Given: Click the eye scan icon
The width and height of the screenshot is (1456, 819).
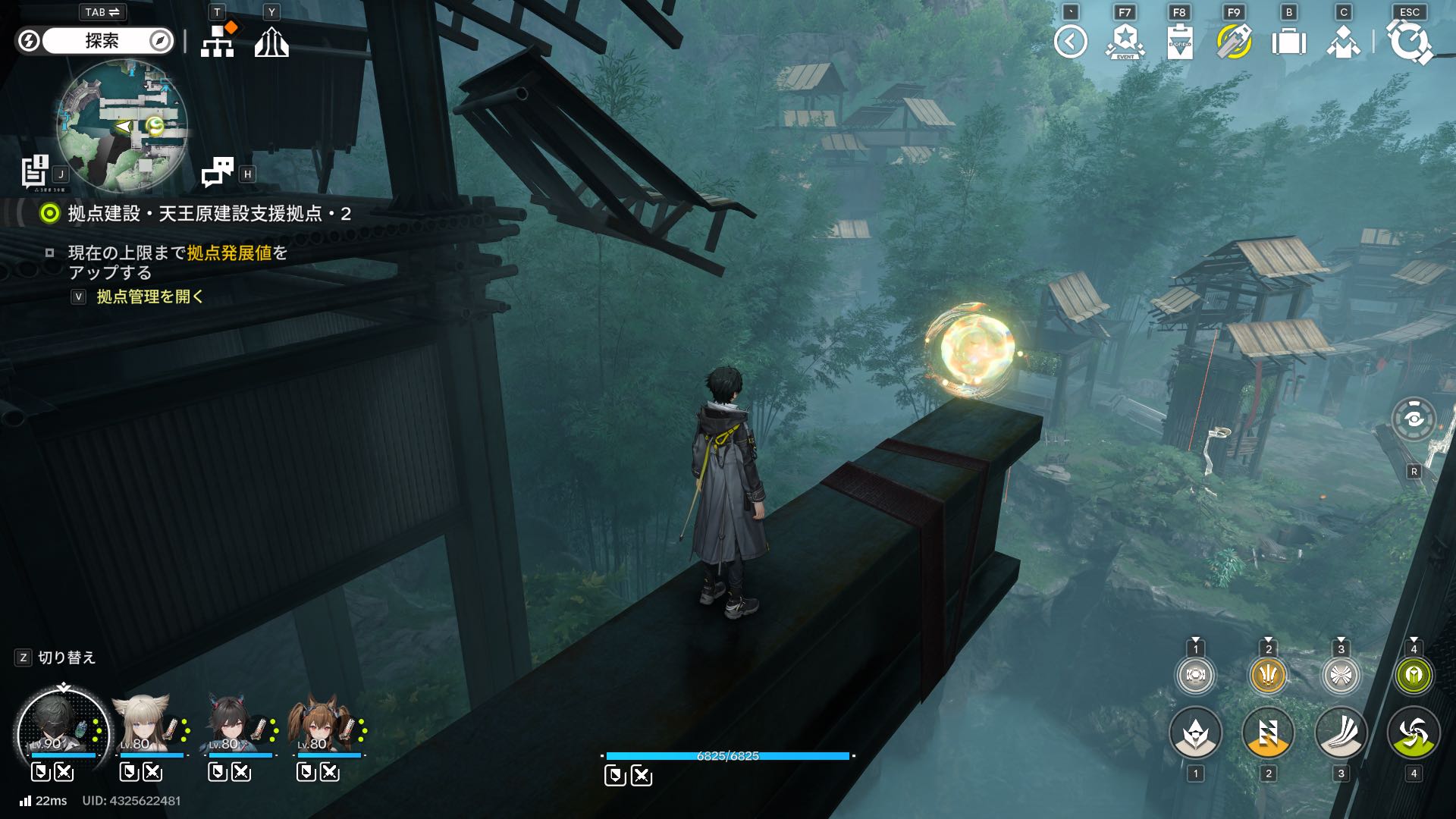Looking at the screenshot, I should tap(1414, 419).
